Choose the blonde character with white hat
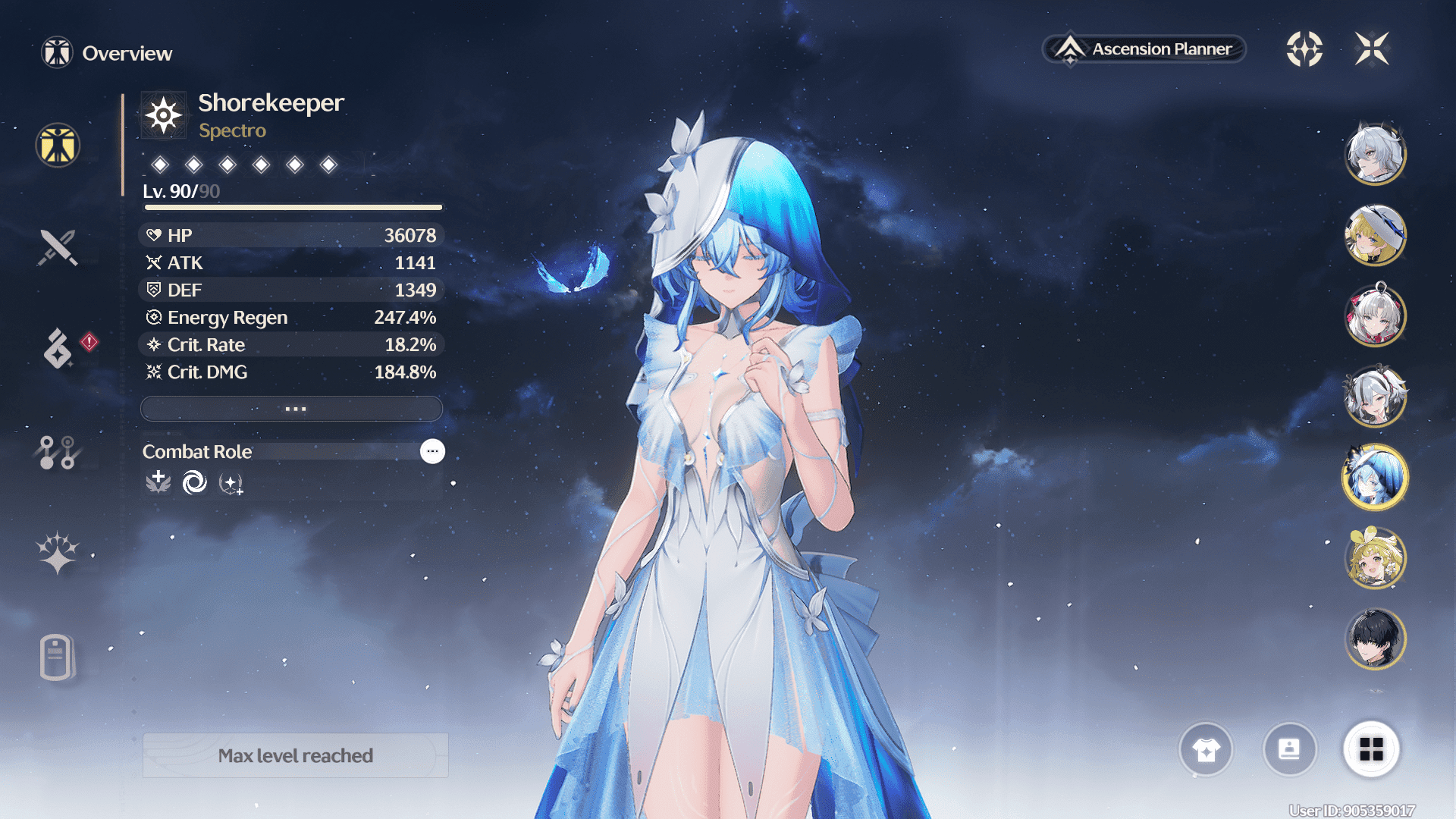 1375,234
